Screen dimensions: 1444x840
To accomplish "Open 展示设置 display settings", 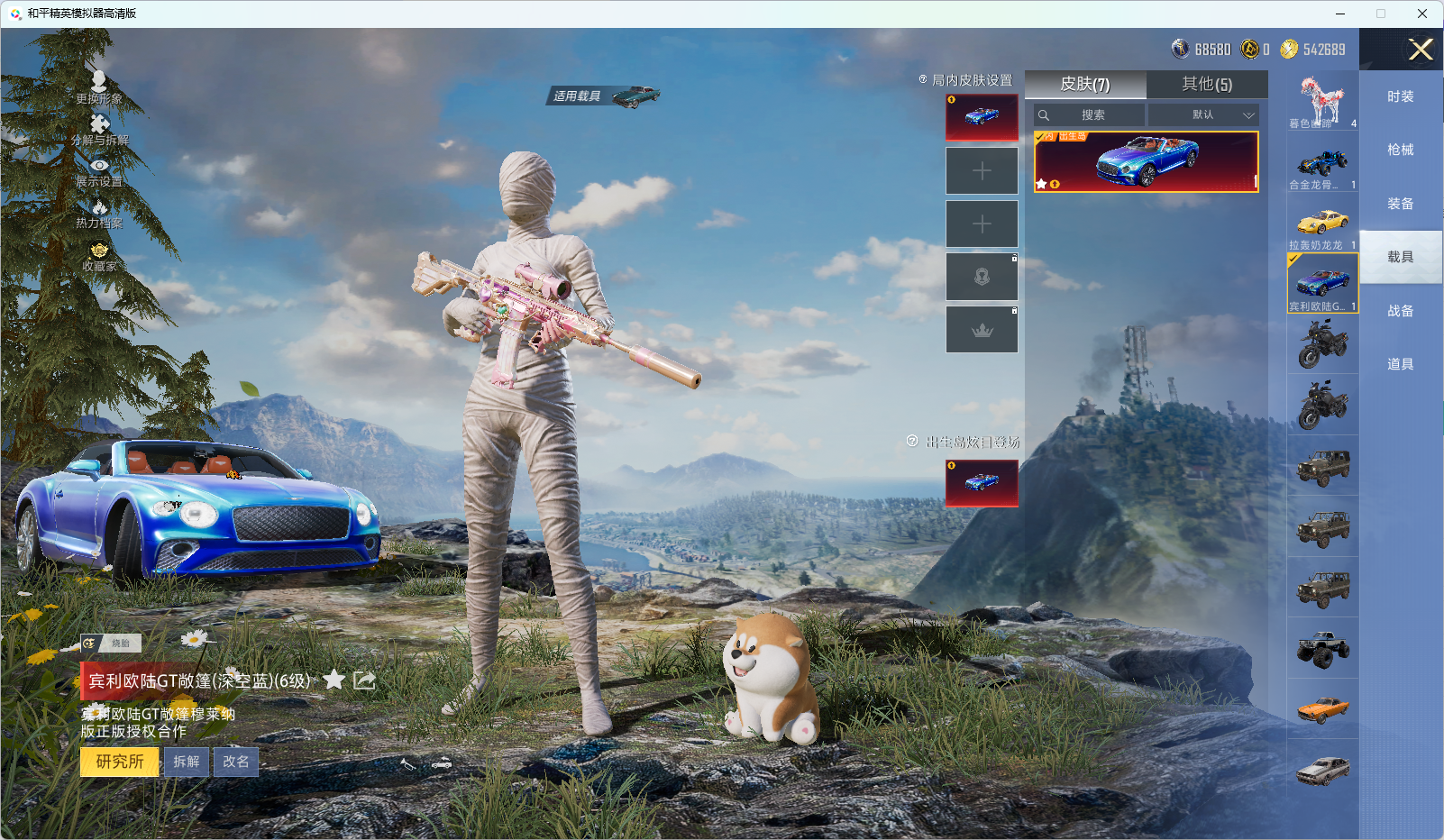I will [x=99, y=171].
